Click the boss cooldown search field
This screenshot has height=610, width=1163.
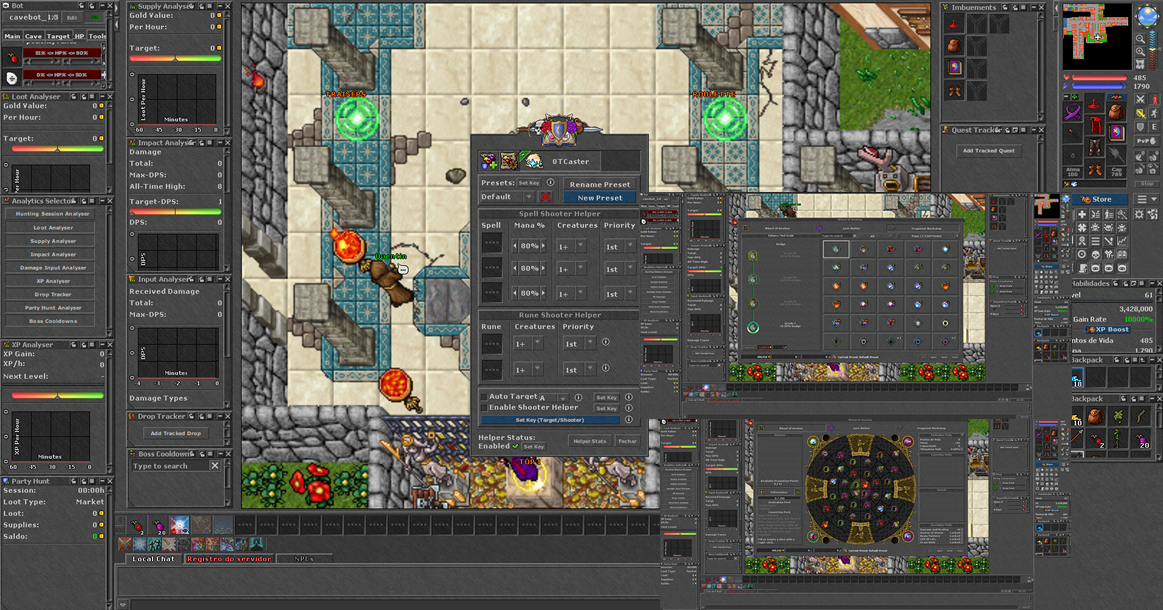pos(168,466)
